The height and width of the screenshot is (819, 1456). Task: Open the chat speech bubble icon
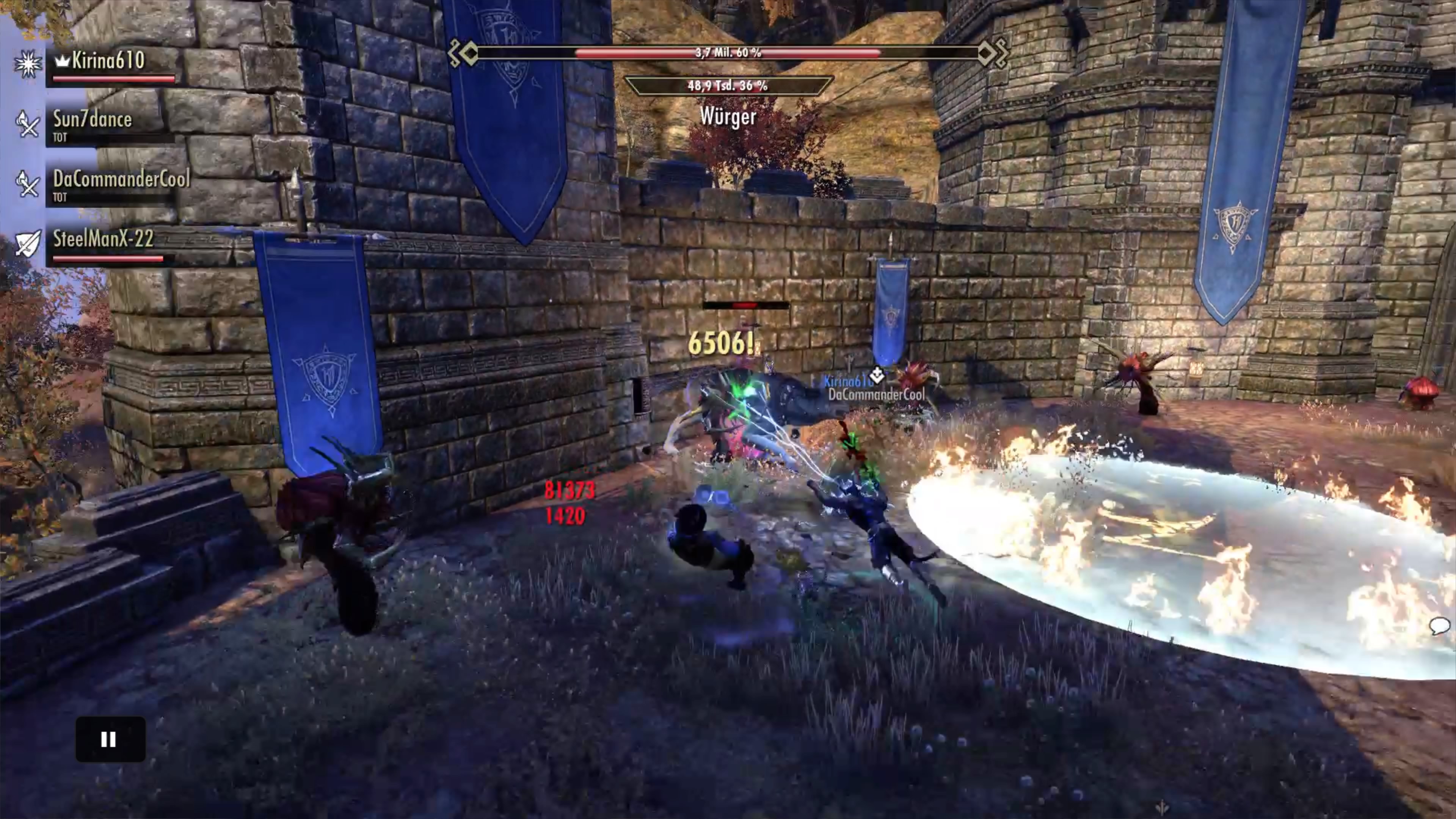click(x=1439, y=626)
